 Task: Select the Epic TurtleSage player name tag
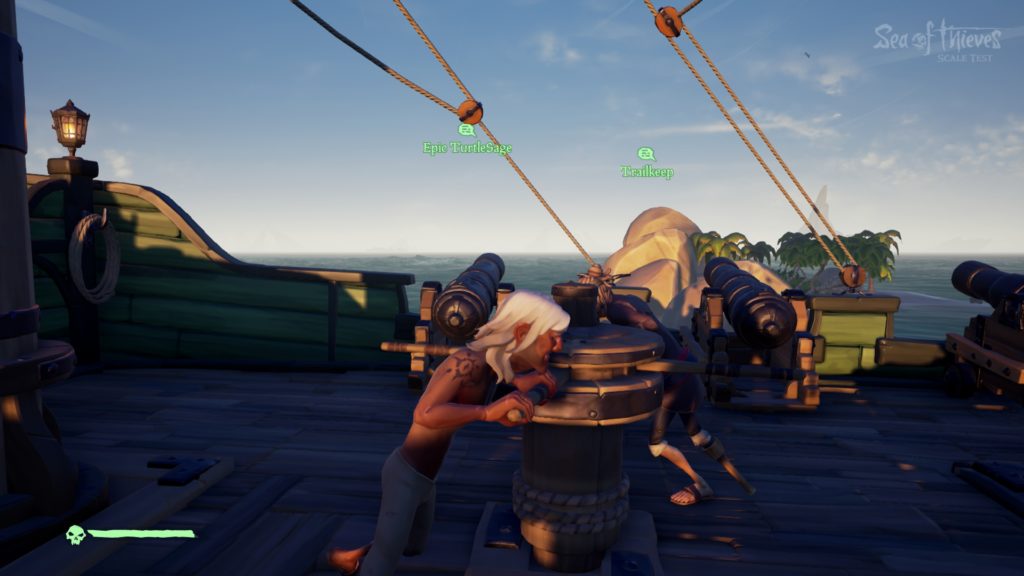click(x=467, y=148)
